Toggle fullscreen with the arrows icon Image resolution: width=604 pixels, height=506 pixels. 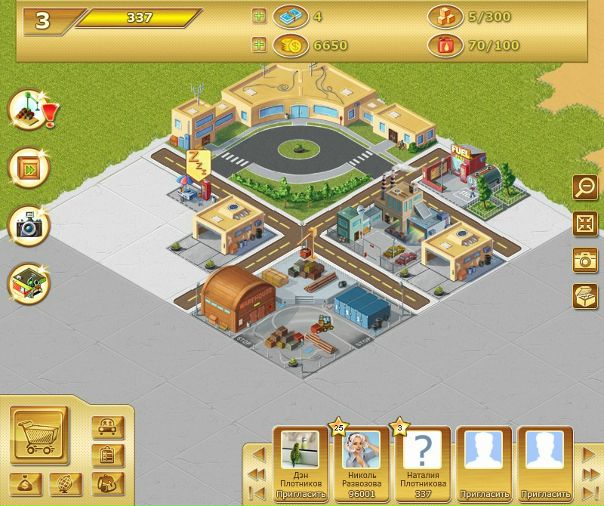(584, 223)
